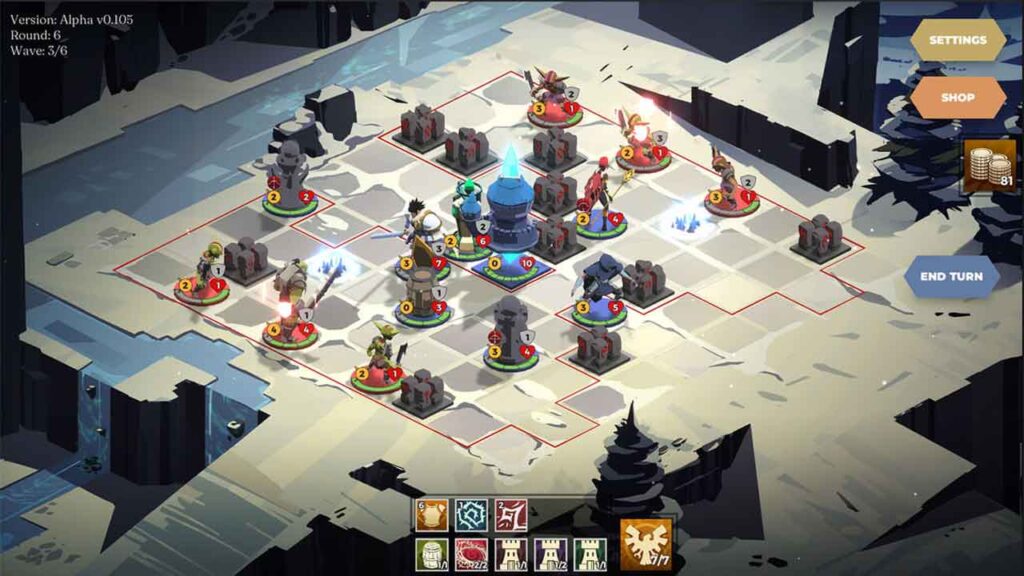Select the barrel item slot
The height and width of the screenshot is (576, 1024).
pyautogui.click(x=432, y=555)
